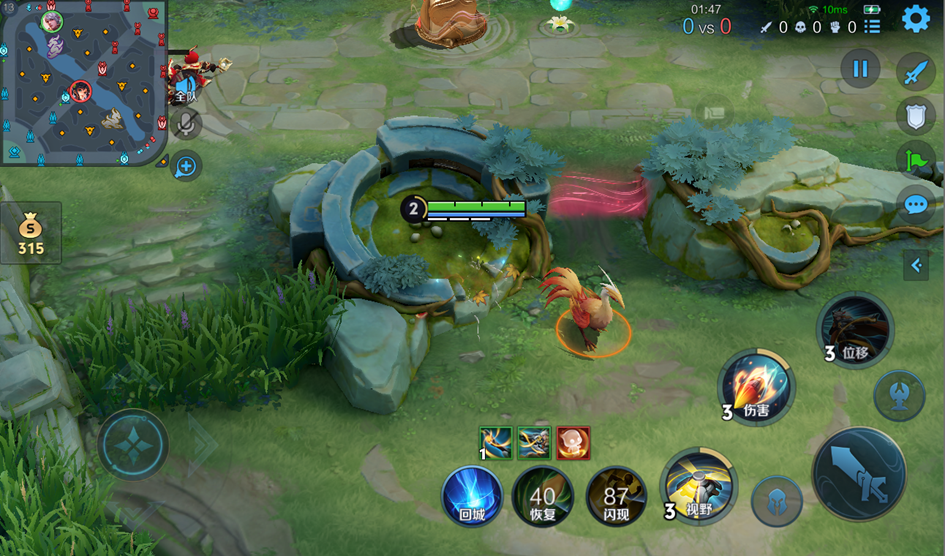Screen dimensions: 945x556
Task: Cast the 位移 dash skill
Action: (x=855, y=328)
